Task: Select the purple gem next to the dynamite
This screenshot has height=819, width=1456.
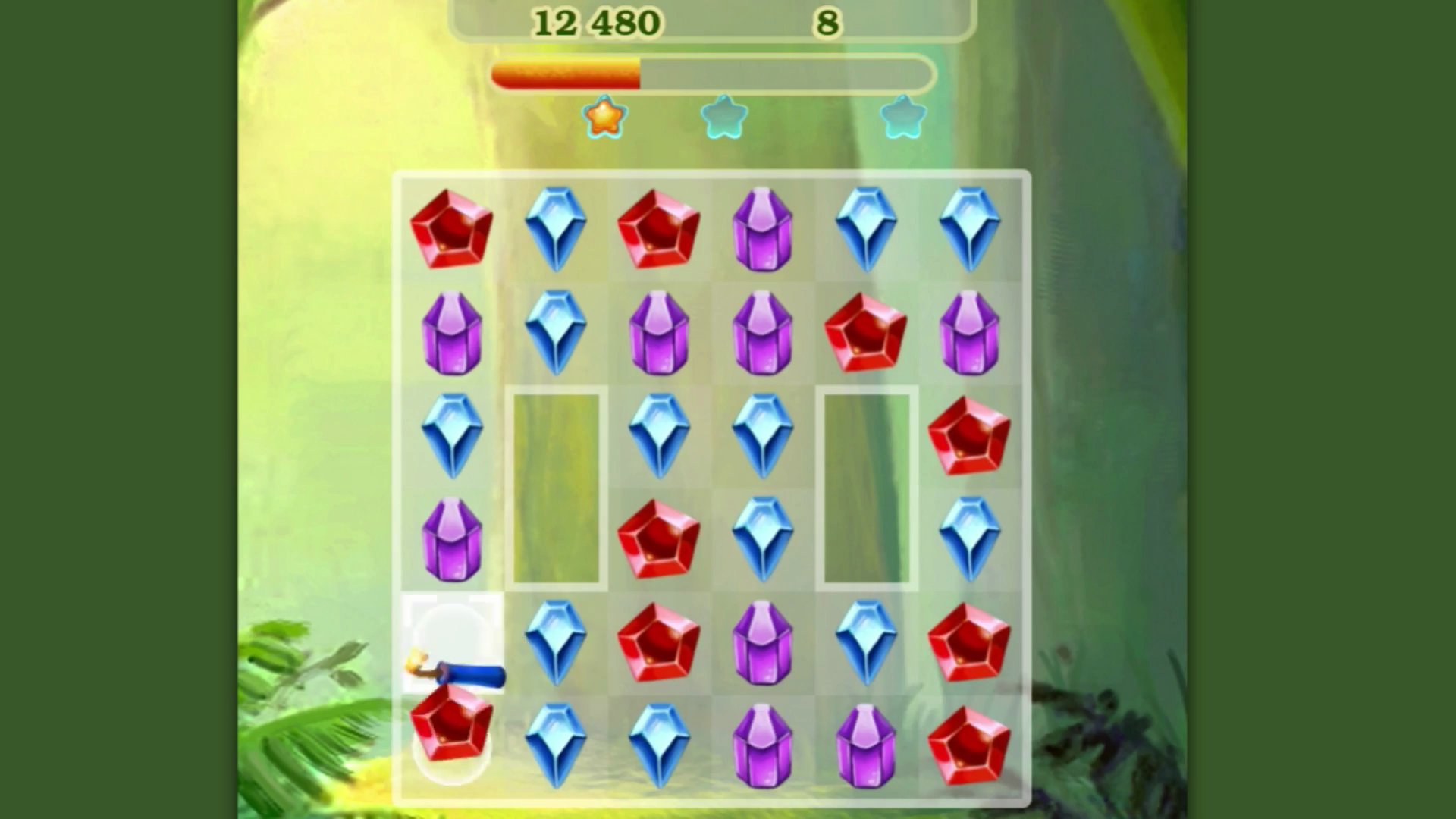Action: coord(451,538)
